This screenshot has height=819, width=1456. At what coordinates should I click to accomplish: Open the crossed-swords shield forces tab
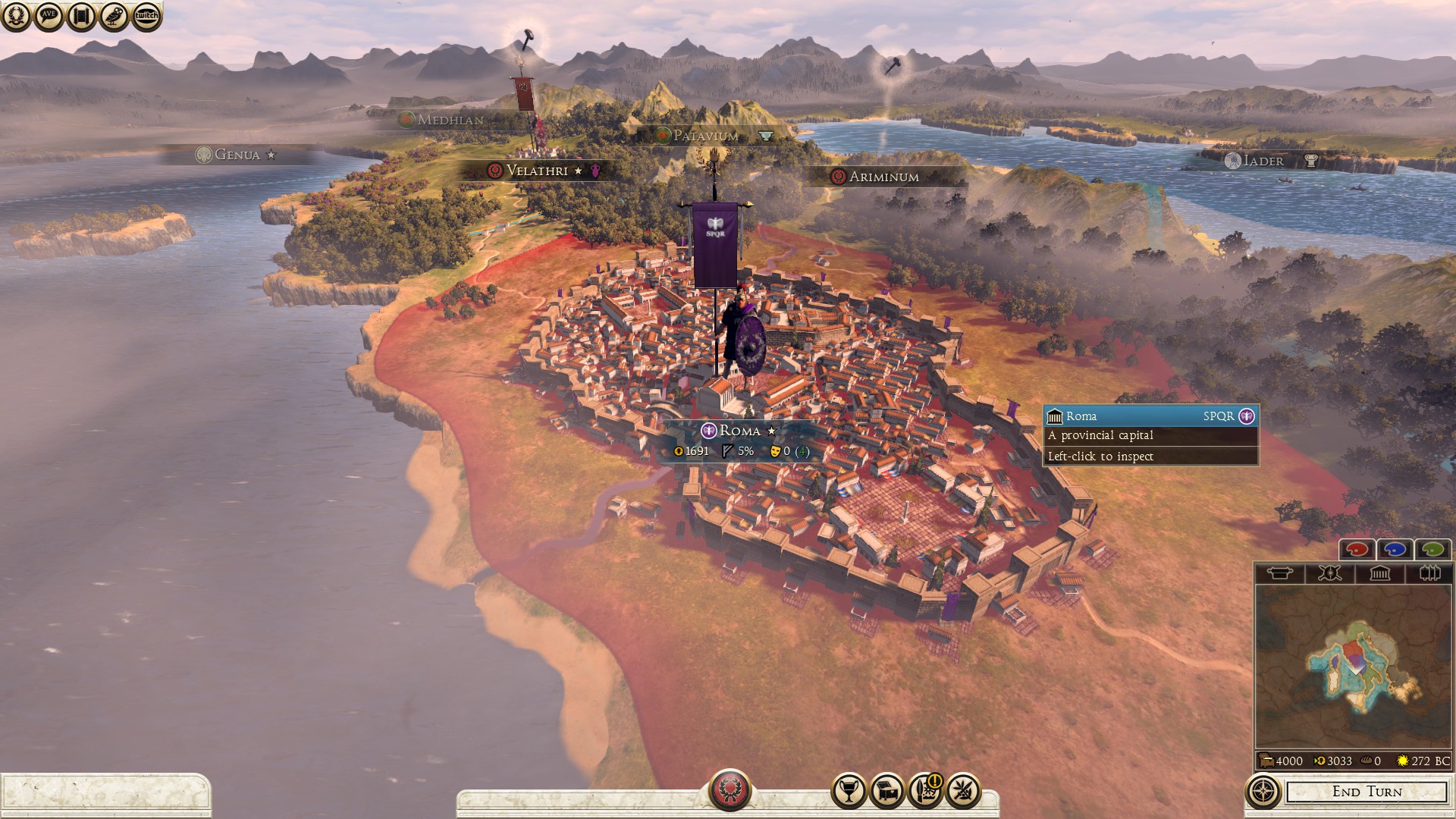[1329, 573]
